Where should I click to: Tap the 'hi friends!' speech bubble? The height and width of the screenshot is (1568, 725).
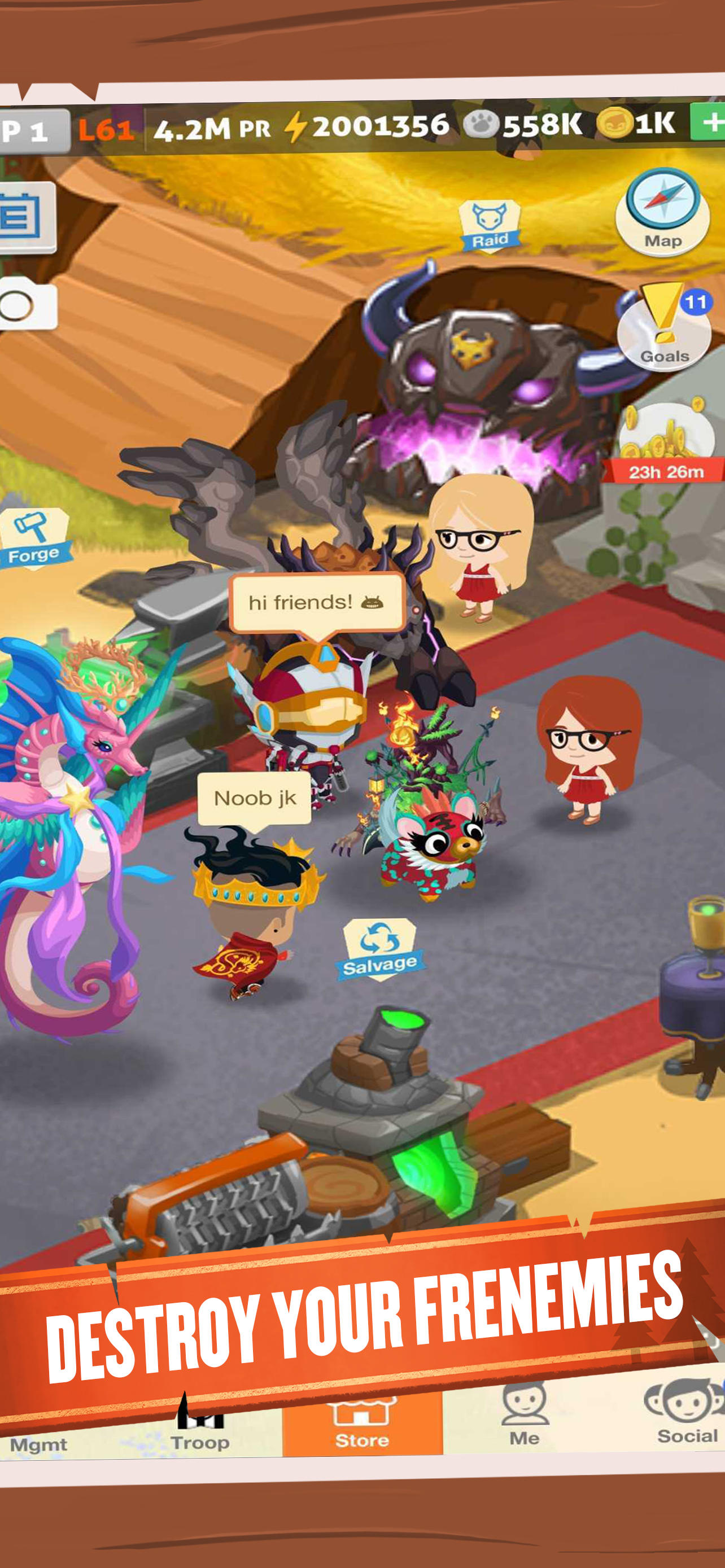click(317, 603)
